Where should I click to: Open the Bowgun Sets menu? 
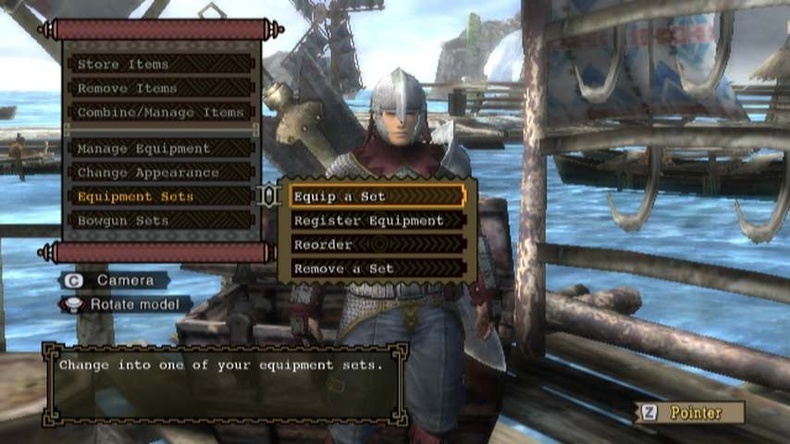coord(160,220)
